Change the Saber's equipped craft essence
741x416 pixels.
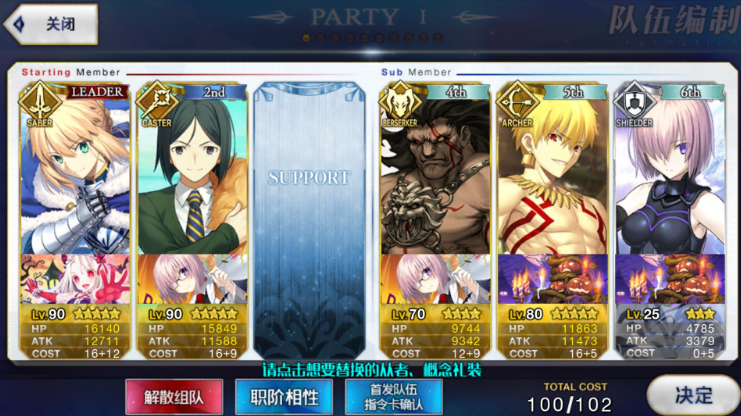(x=74, y=280)
